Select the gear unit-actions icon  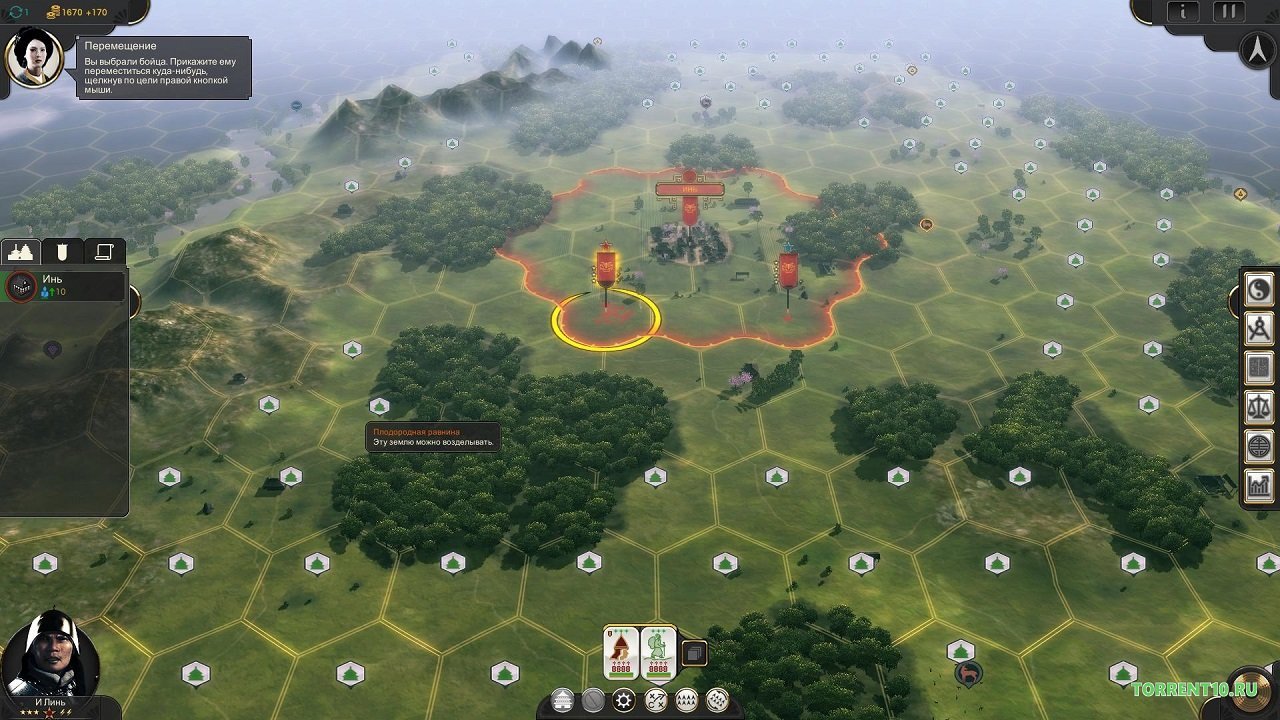pos(622,700)
